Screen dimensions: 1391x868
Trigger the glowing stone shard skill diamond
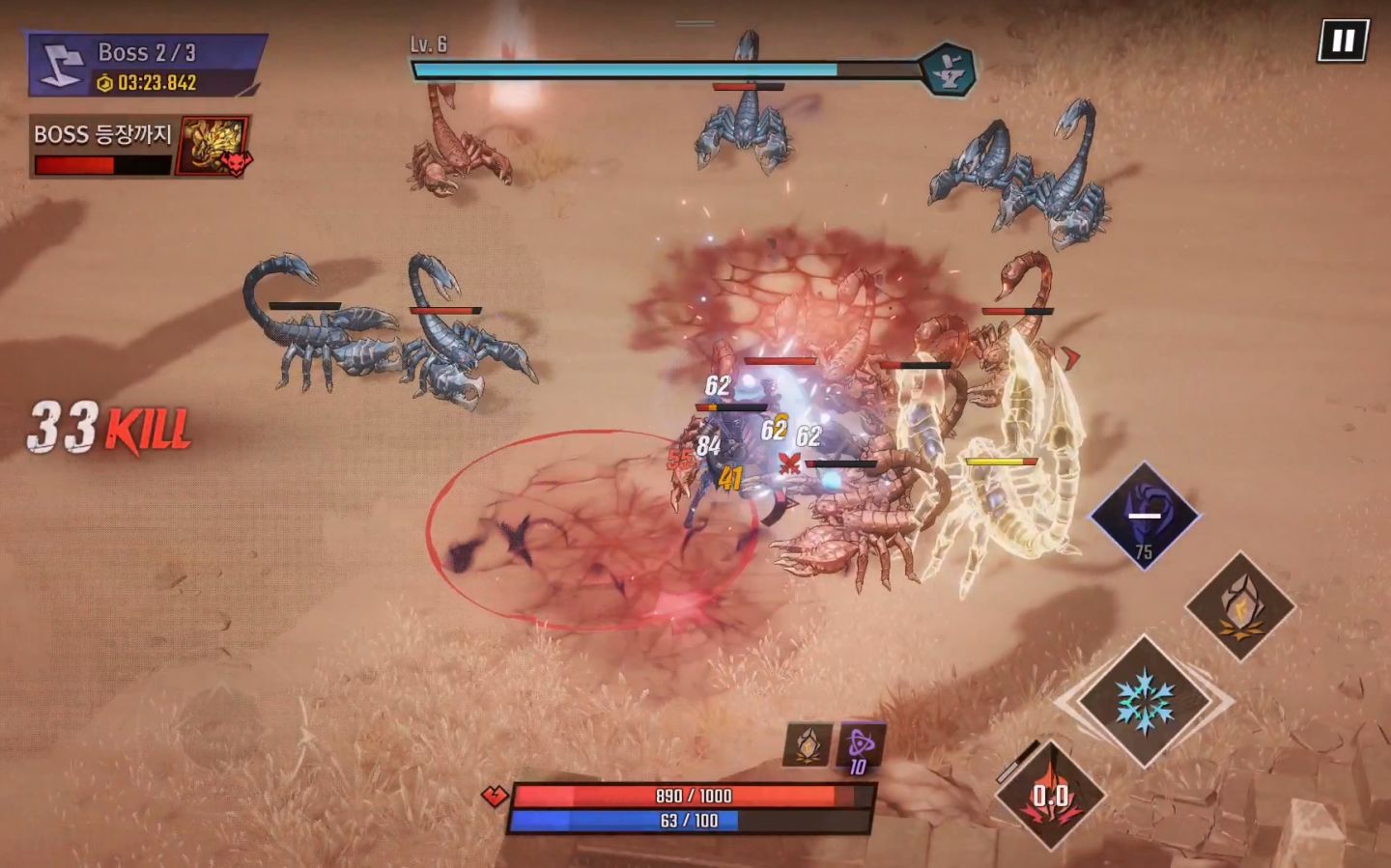click(1240, 606)
